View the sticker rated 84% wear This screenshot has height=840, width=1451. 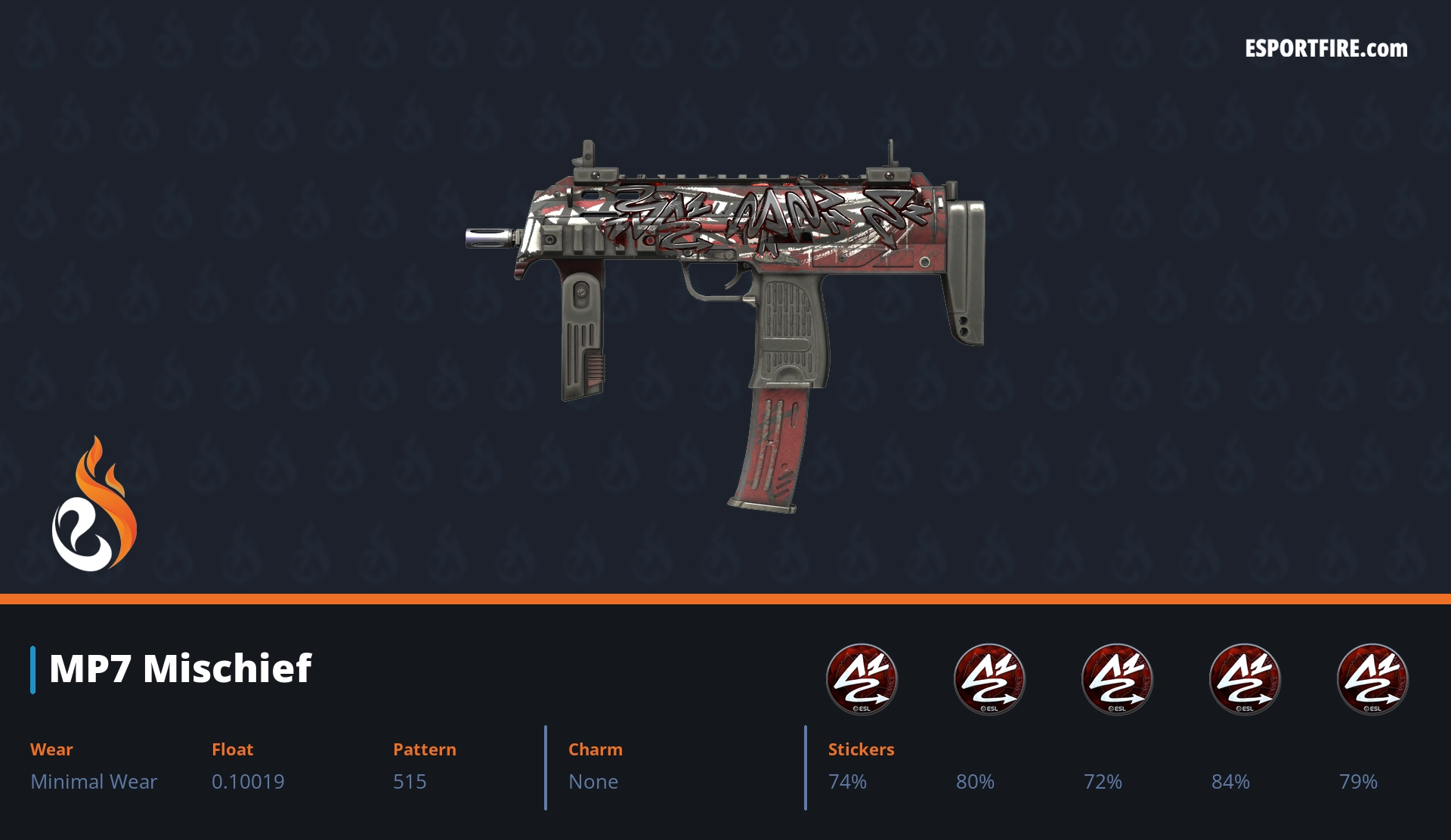coord(1245,678)
